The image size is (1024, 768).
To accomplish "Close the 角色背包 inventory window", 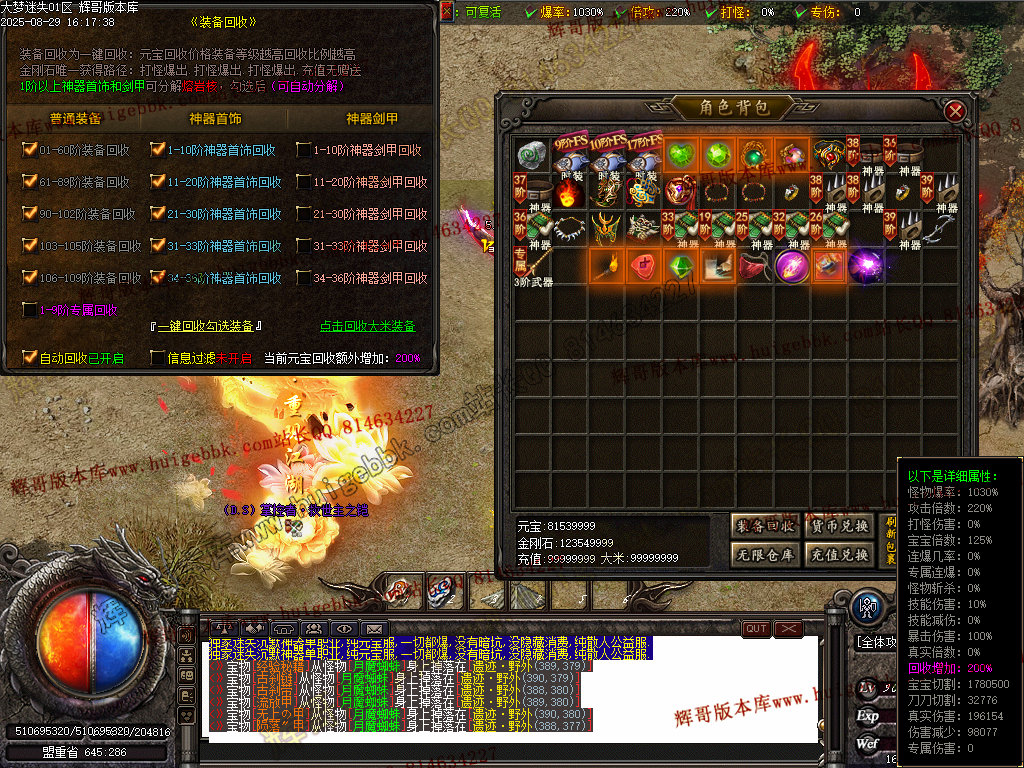I will click(955, 111).
